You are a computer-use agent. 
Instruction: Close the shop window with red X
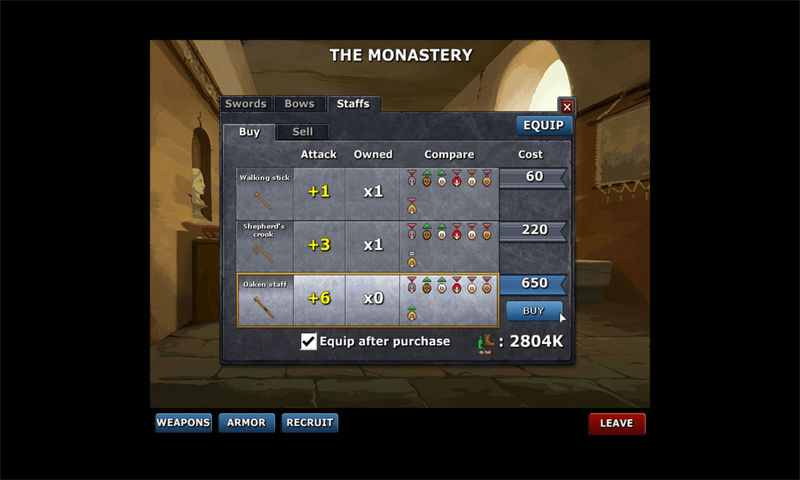(x=567, y=106)
